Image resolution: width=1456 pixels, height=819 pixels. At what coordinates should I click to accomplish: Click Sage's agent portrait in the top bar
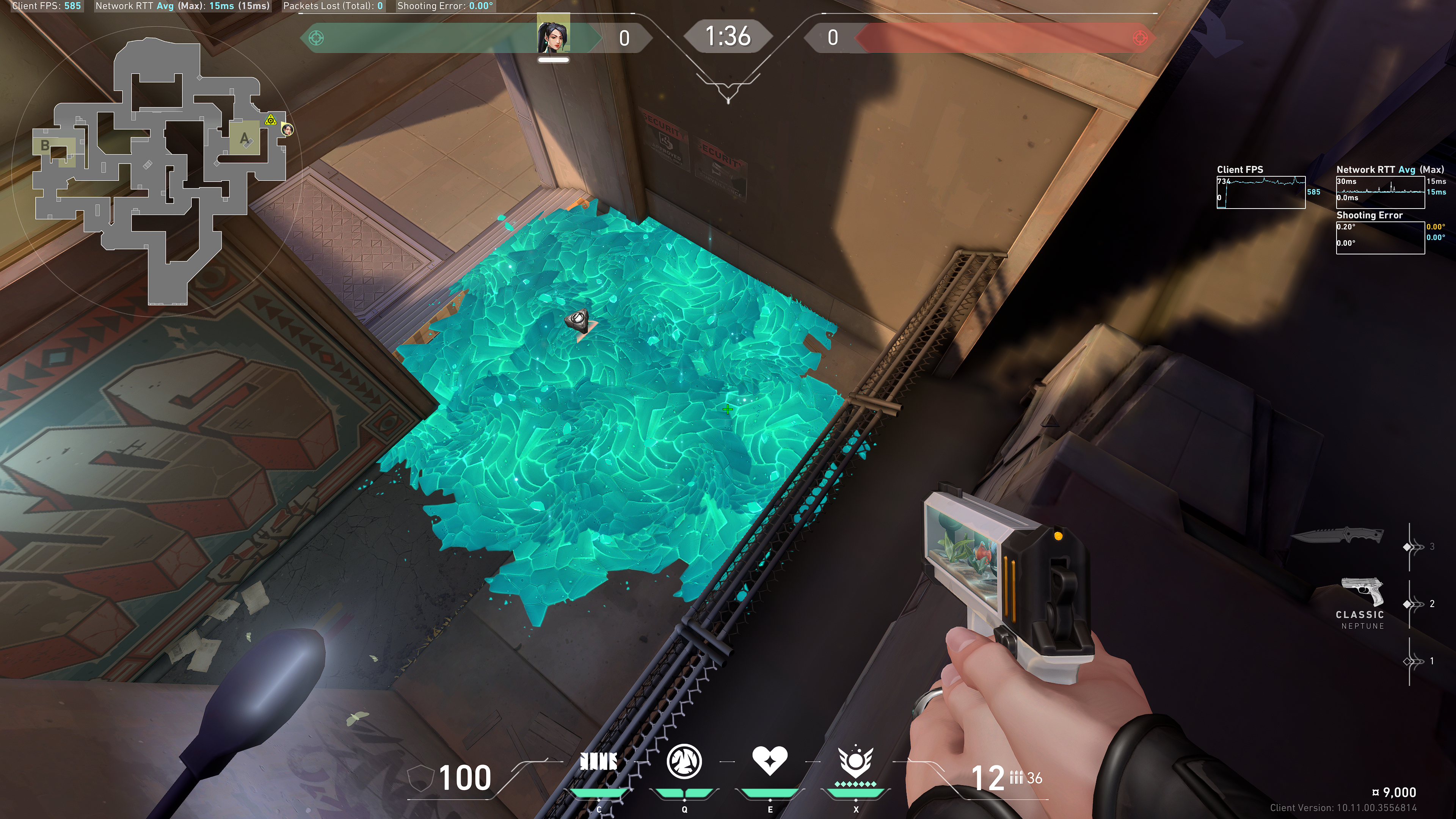553,35
